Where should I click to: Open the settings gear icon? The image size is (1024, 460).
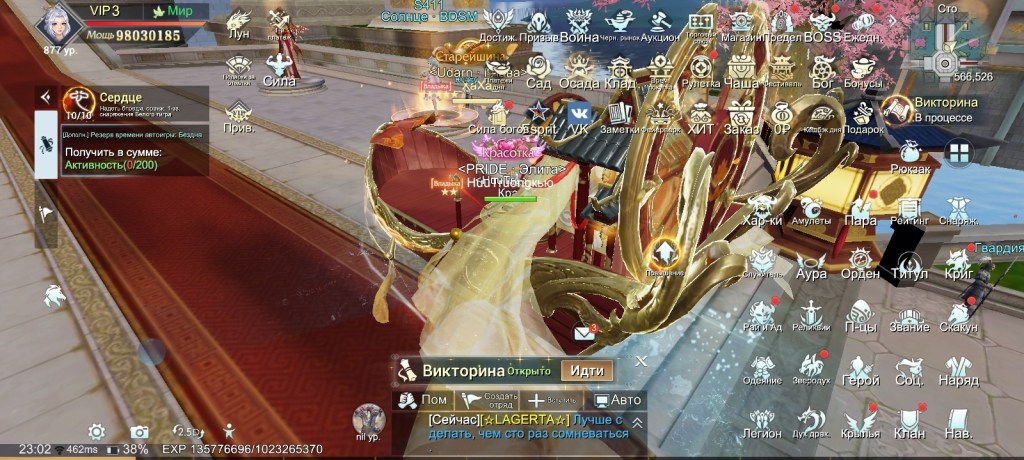(96, 432)
